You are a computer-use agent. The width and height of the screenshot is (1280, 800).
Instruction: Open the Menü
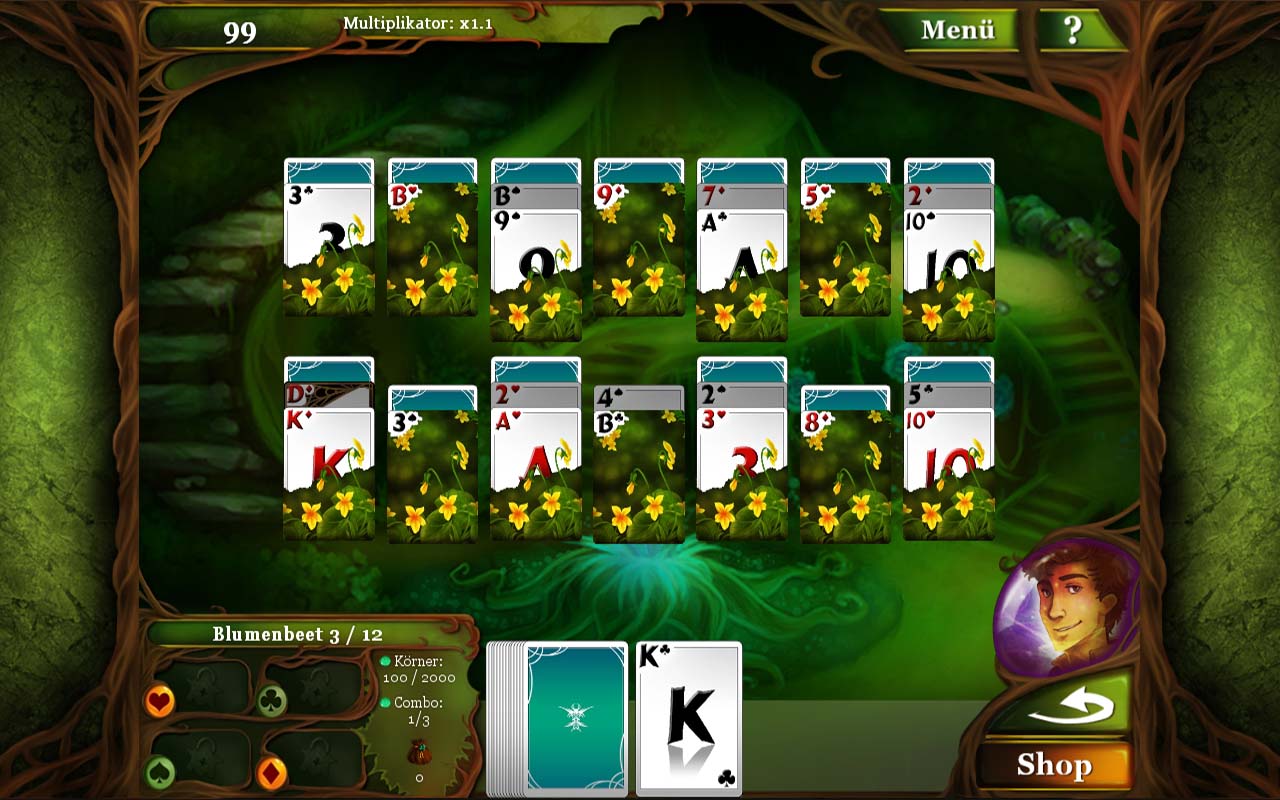[x=961, y=29]
